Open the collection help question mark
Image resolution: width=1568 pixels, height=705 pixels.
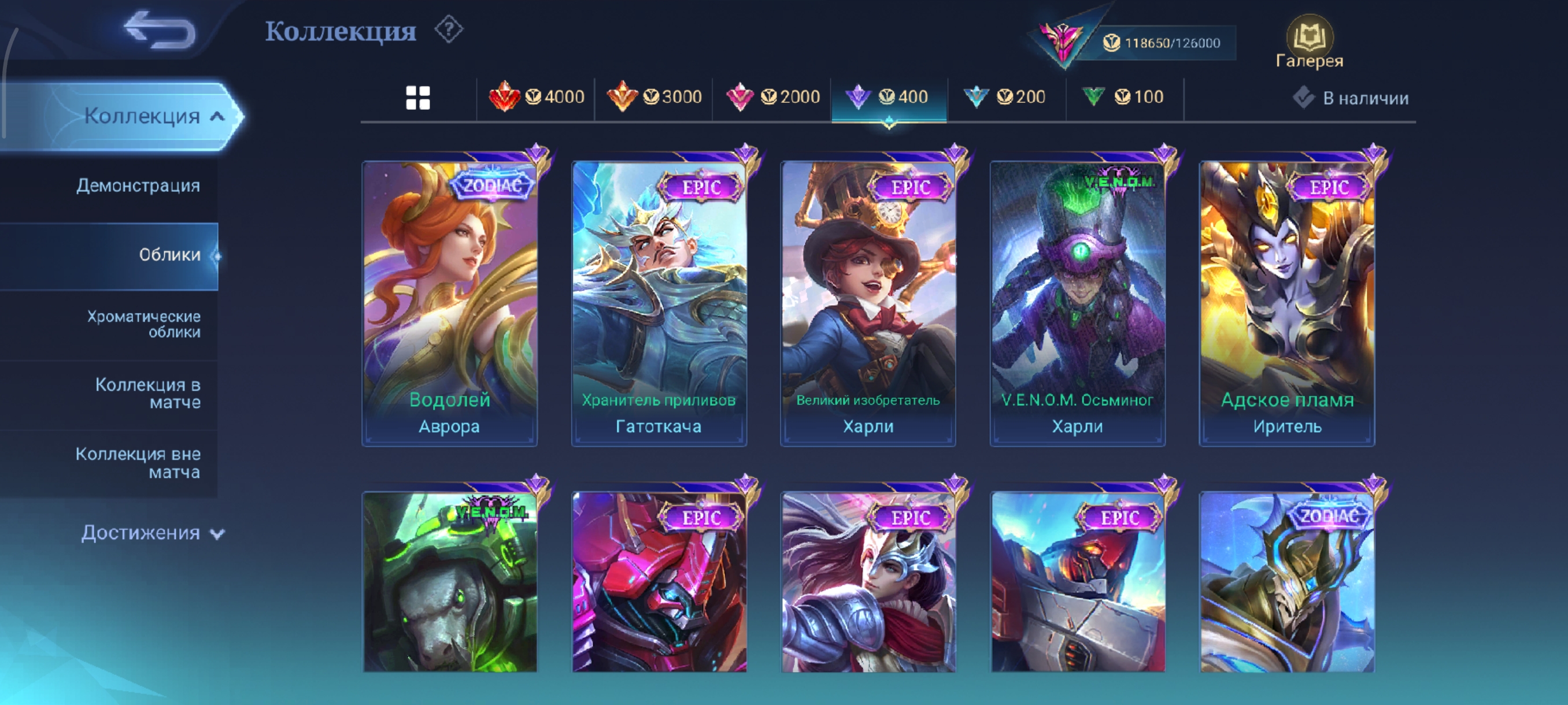tap(449, 29)
